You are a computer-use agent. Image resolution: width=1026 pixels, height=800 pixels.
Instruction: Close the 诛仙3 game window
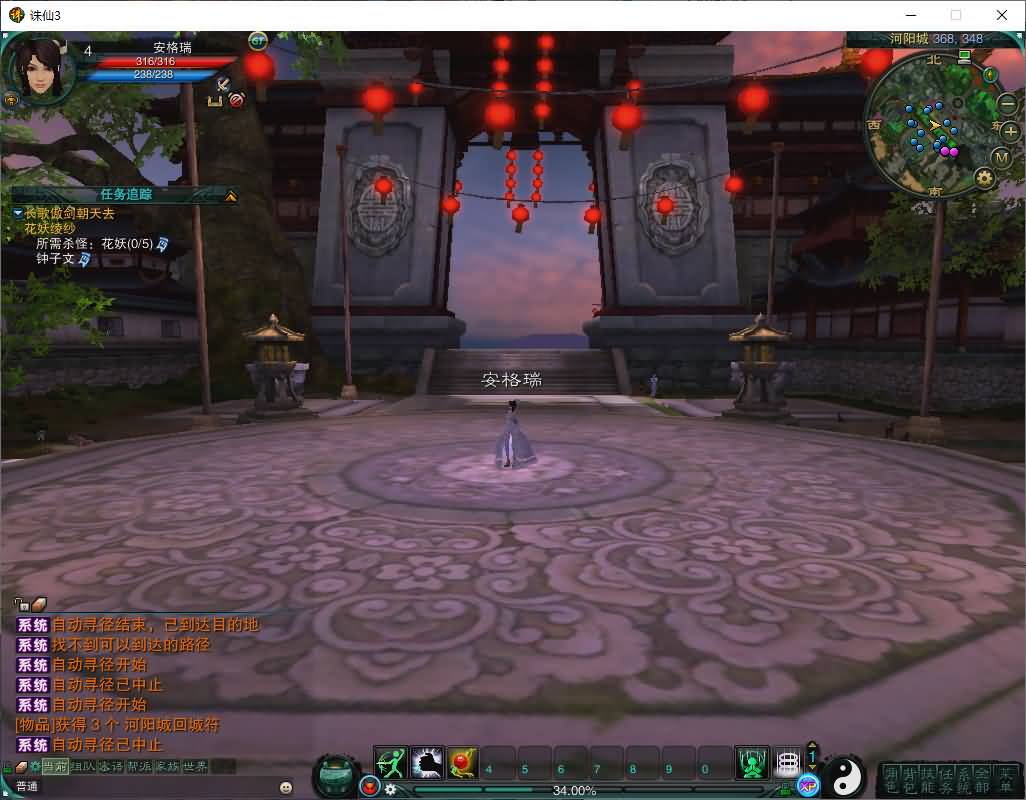click(1002, 15)
